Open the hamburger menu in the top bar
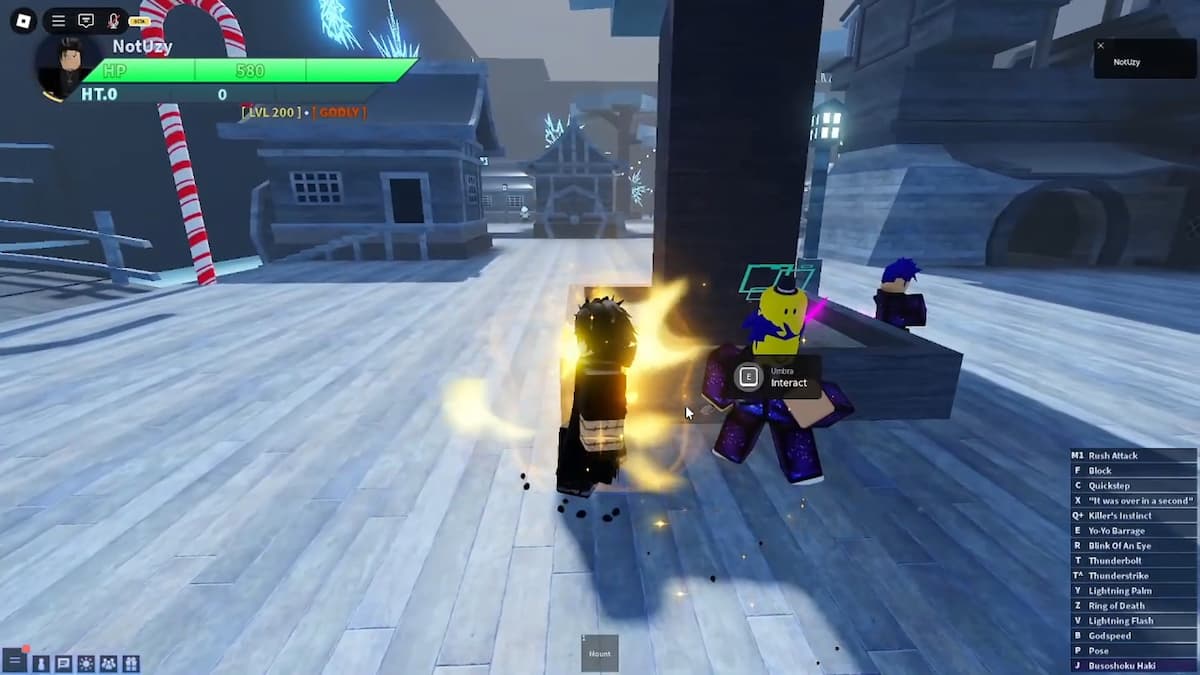This screenshot has width=1200, height=675. pos(59,20)
